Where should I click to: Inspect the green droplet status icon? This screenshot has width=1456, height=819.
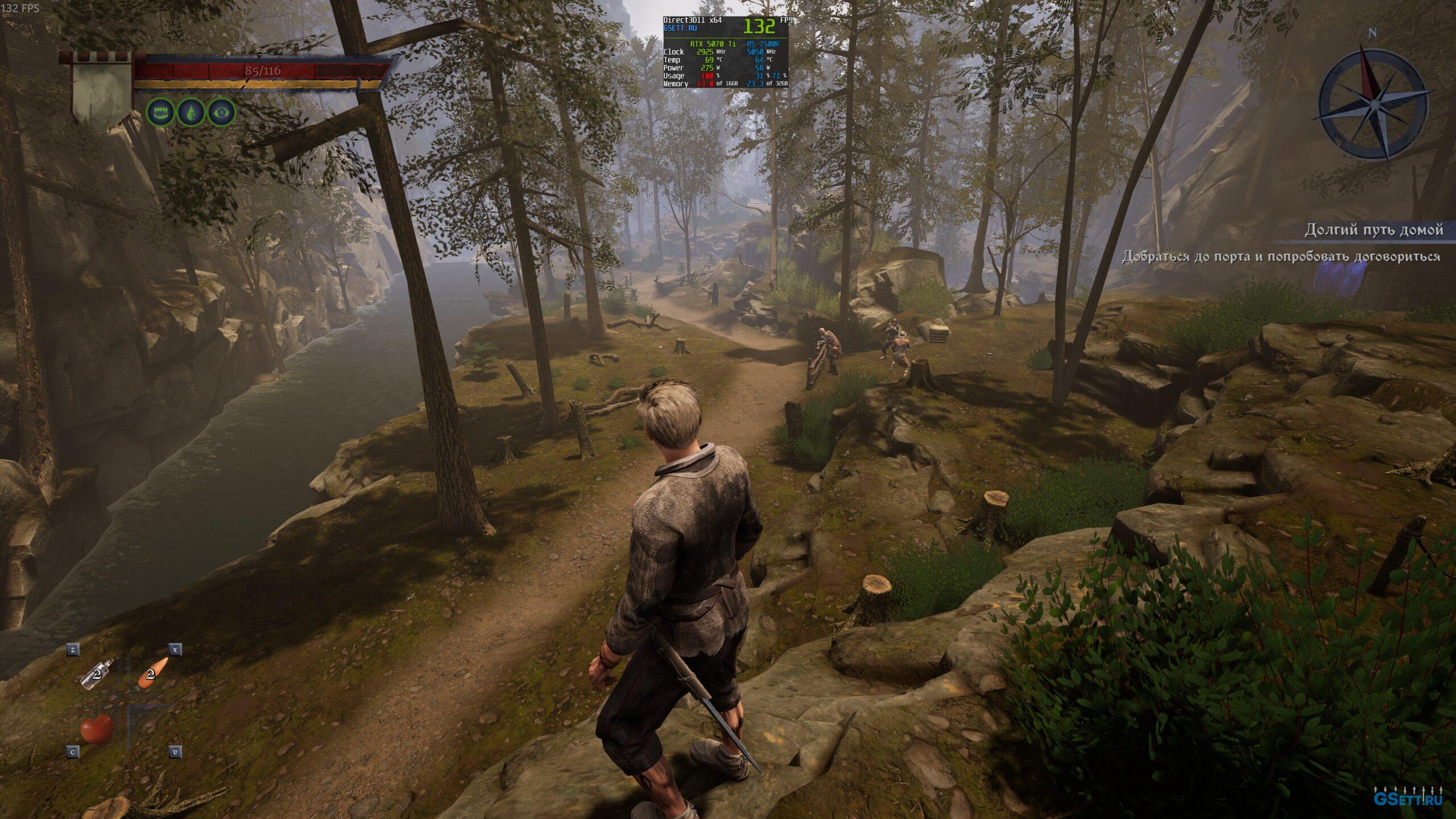[x=191, y=112]
